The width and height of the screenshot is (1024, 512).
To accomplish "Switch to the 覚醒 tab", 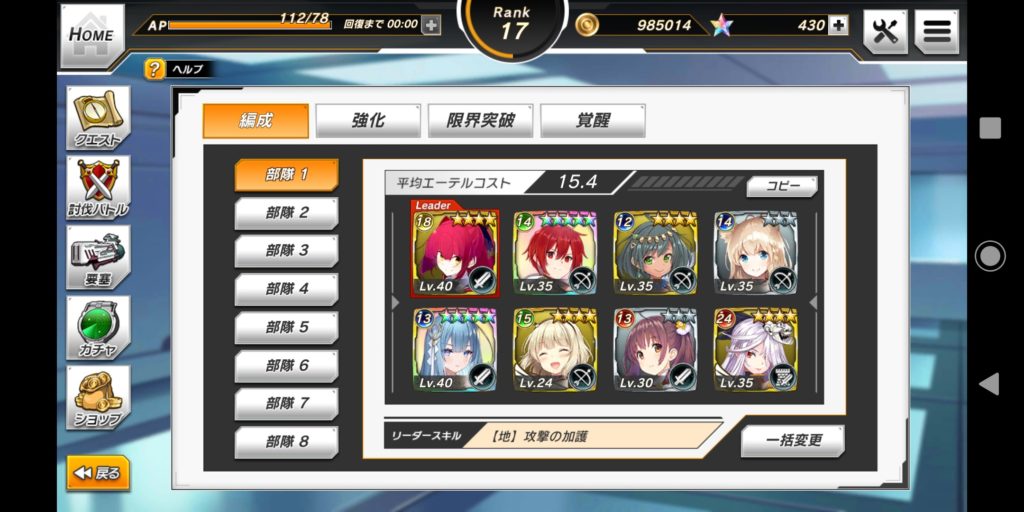I will point(592,121).
